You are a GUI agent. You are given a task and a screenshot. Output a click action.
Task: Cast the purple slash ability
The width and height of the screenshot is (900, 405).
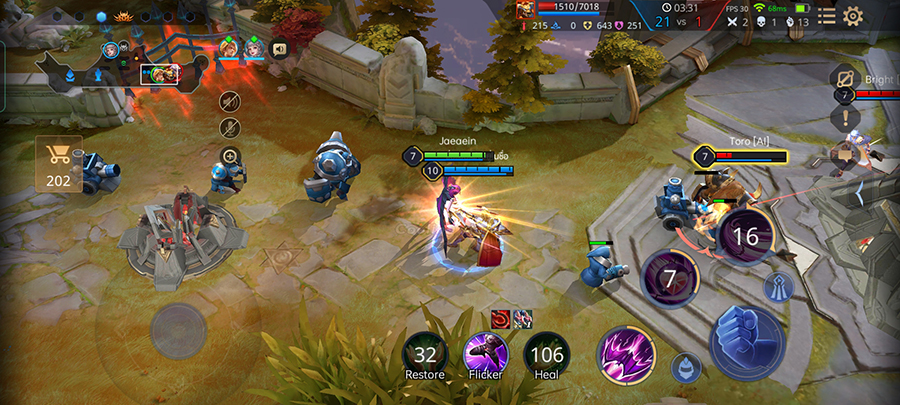[625, 355]
